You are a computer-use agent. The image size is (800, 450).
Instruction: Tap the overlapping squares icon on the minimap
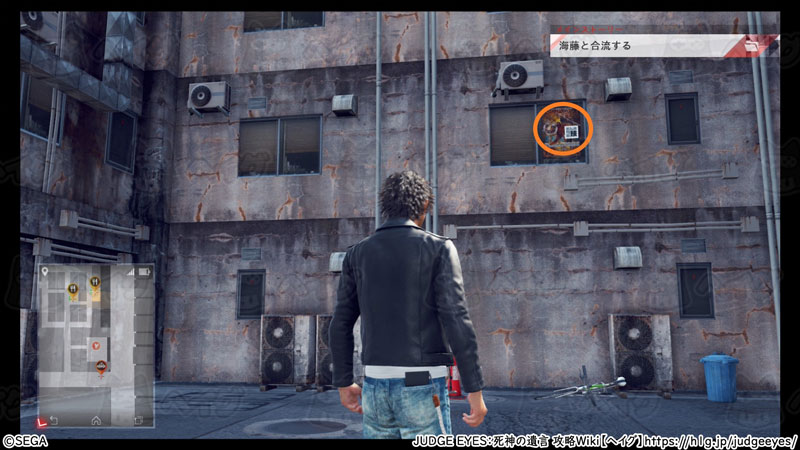pyautogui.click(x=138, y=419)
